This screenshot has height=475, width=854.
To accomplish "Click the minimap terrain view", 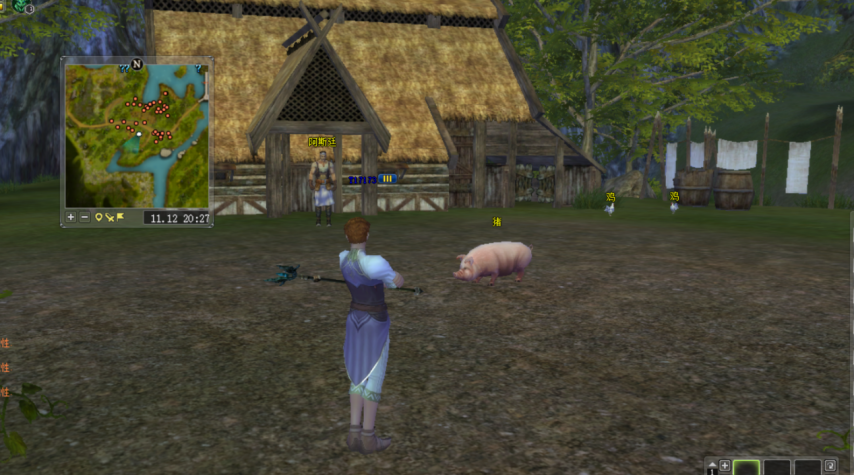I will click(137, 137).
